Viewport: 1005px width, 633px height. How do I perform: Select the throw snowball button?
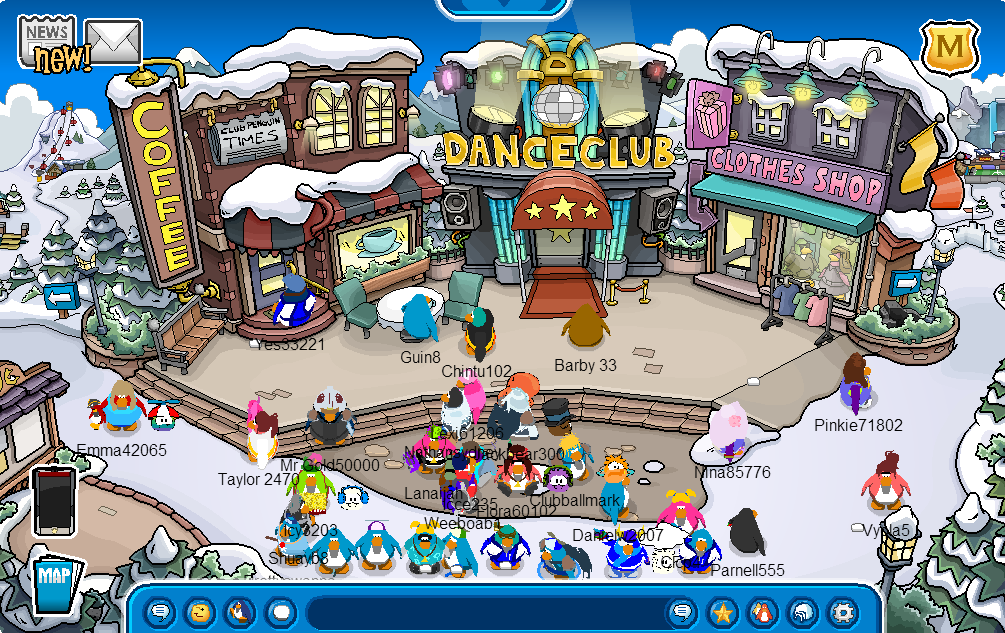click(281, 612)
